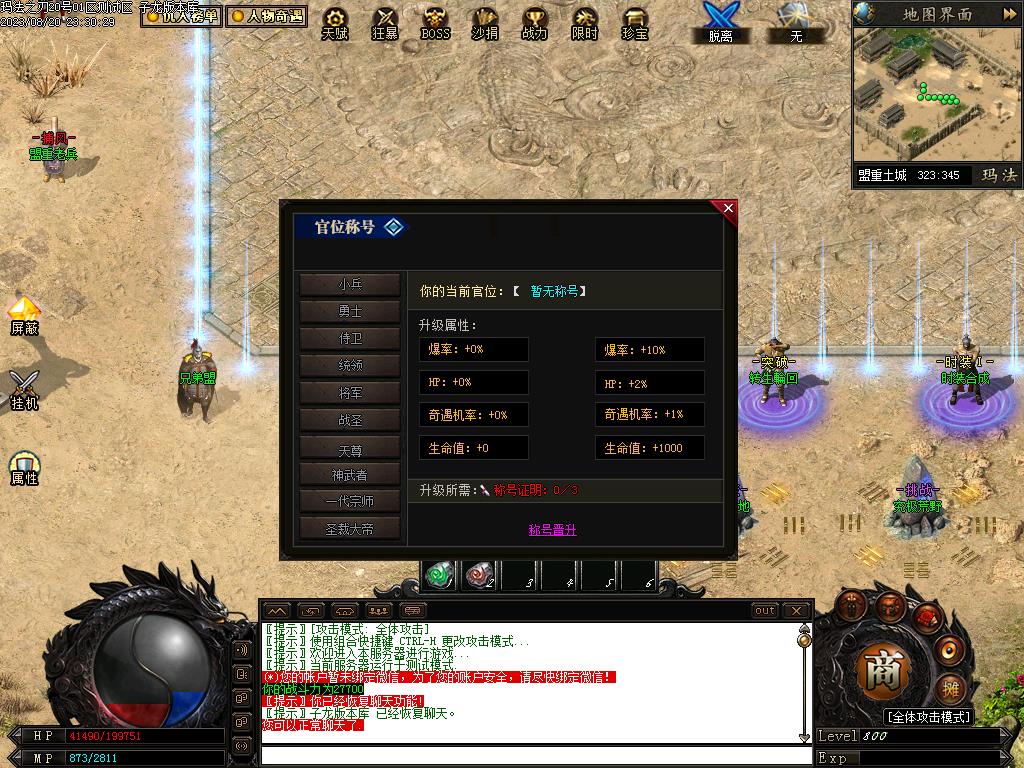This screenshot has height=768, width=1024.
Task: Toggle the 屏蔽 shield icon
Action: point(25,314)
